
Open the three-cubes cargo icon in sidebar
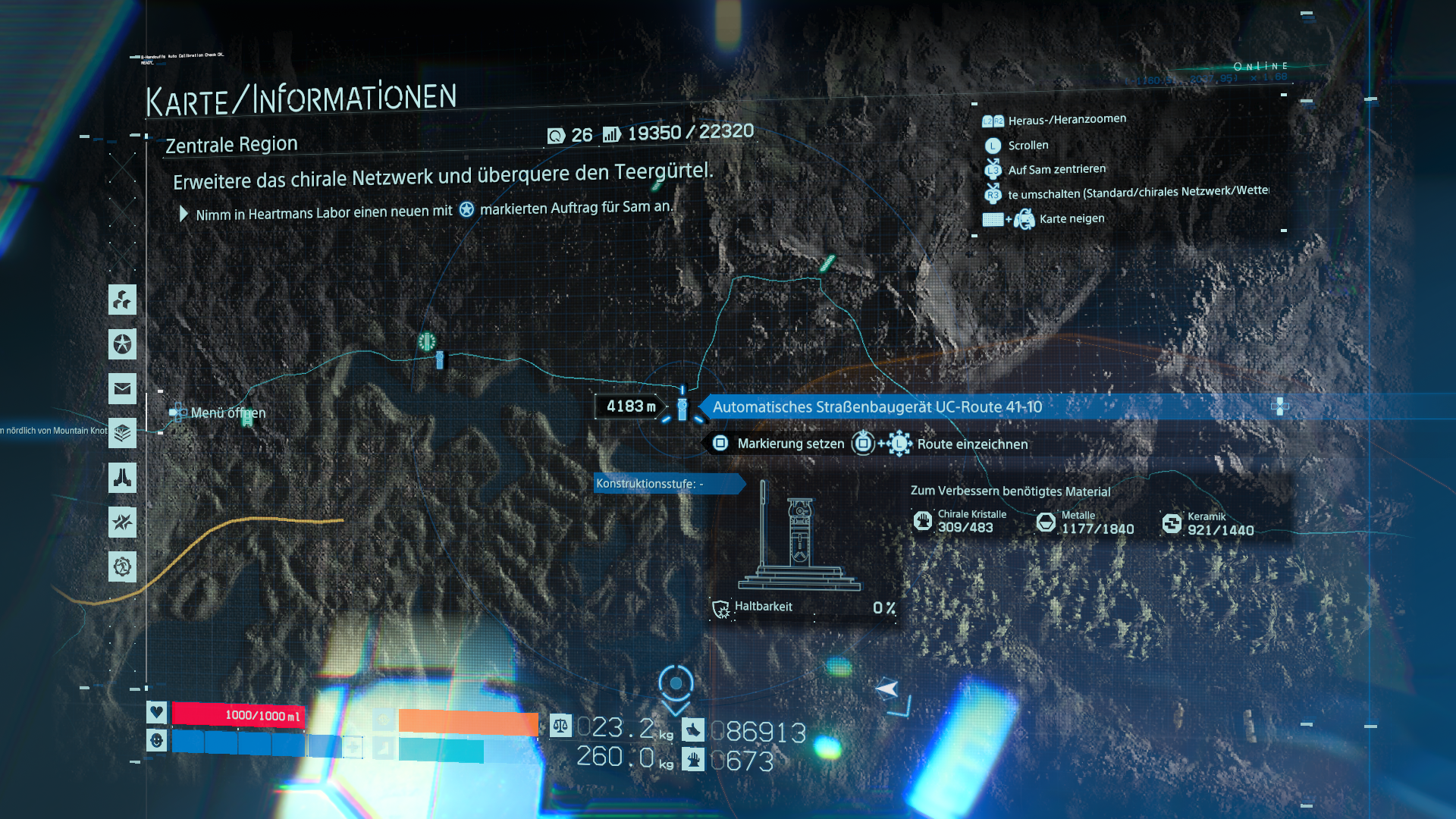pyautogui.click(x=122, y=300)
